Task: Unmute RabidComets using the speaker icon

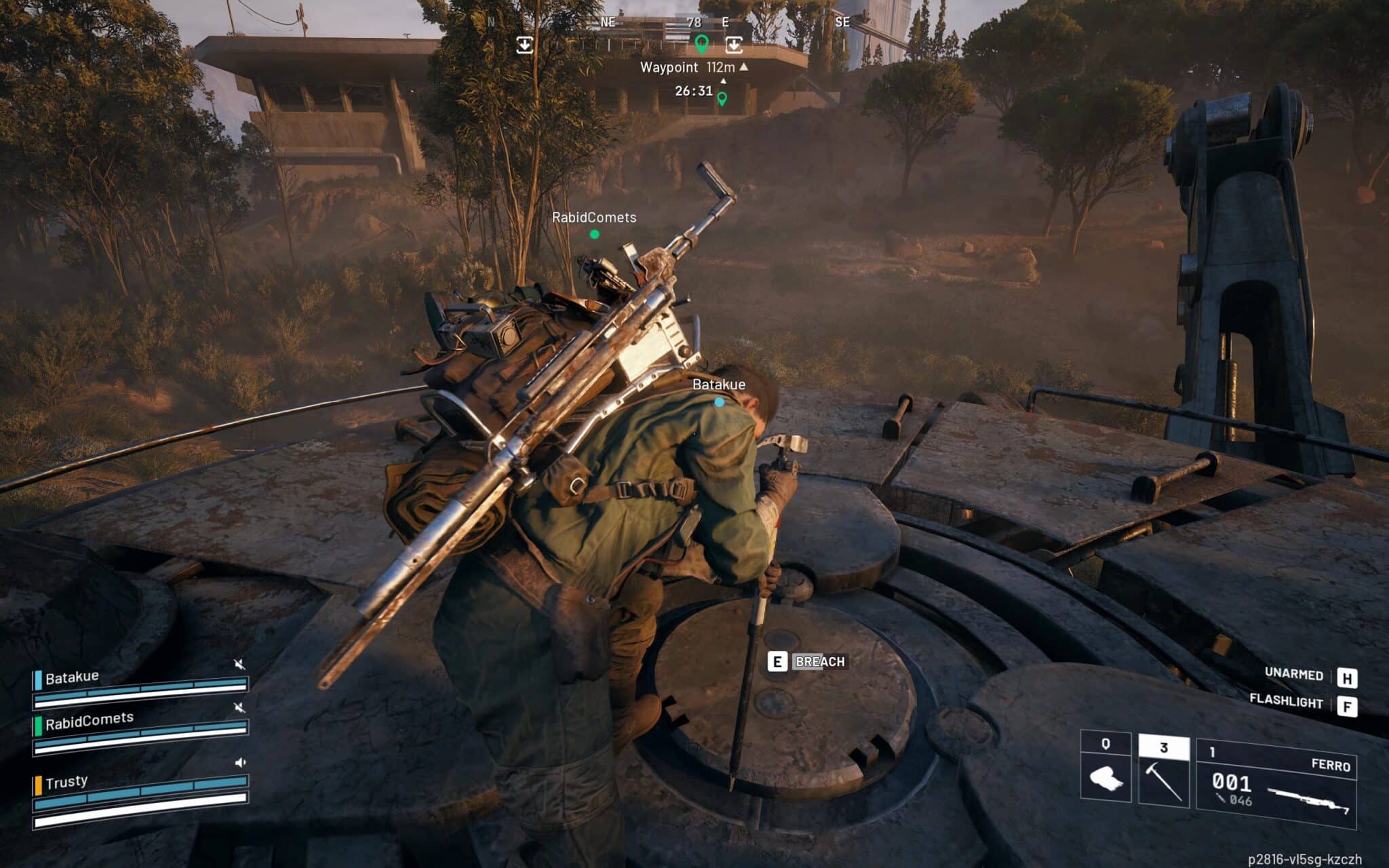Action: tap(239, 707)
